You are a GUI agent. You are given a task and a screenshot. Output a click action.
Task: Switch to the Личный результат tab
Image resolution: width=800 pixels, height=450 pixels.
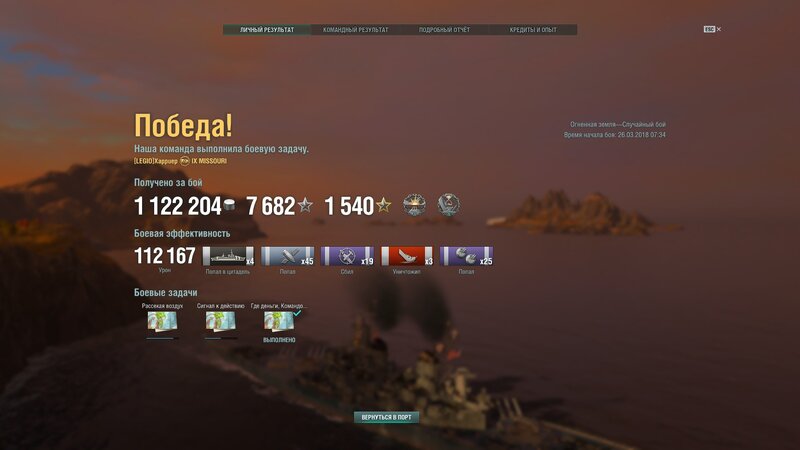[267, 30]
